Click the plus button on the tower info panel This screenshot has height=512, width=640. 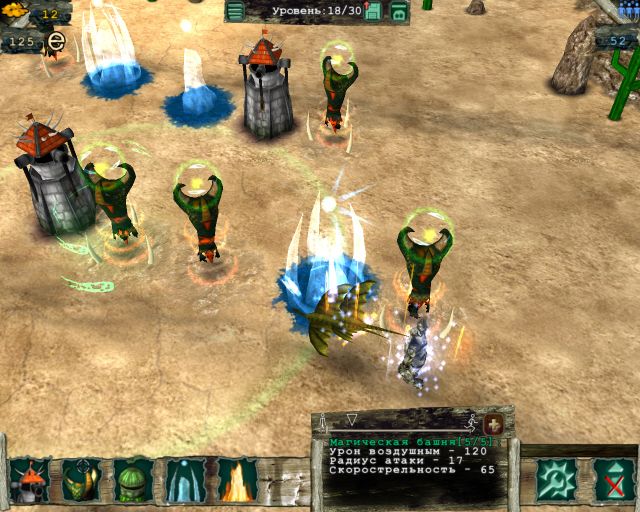click(493, 424)
